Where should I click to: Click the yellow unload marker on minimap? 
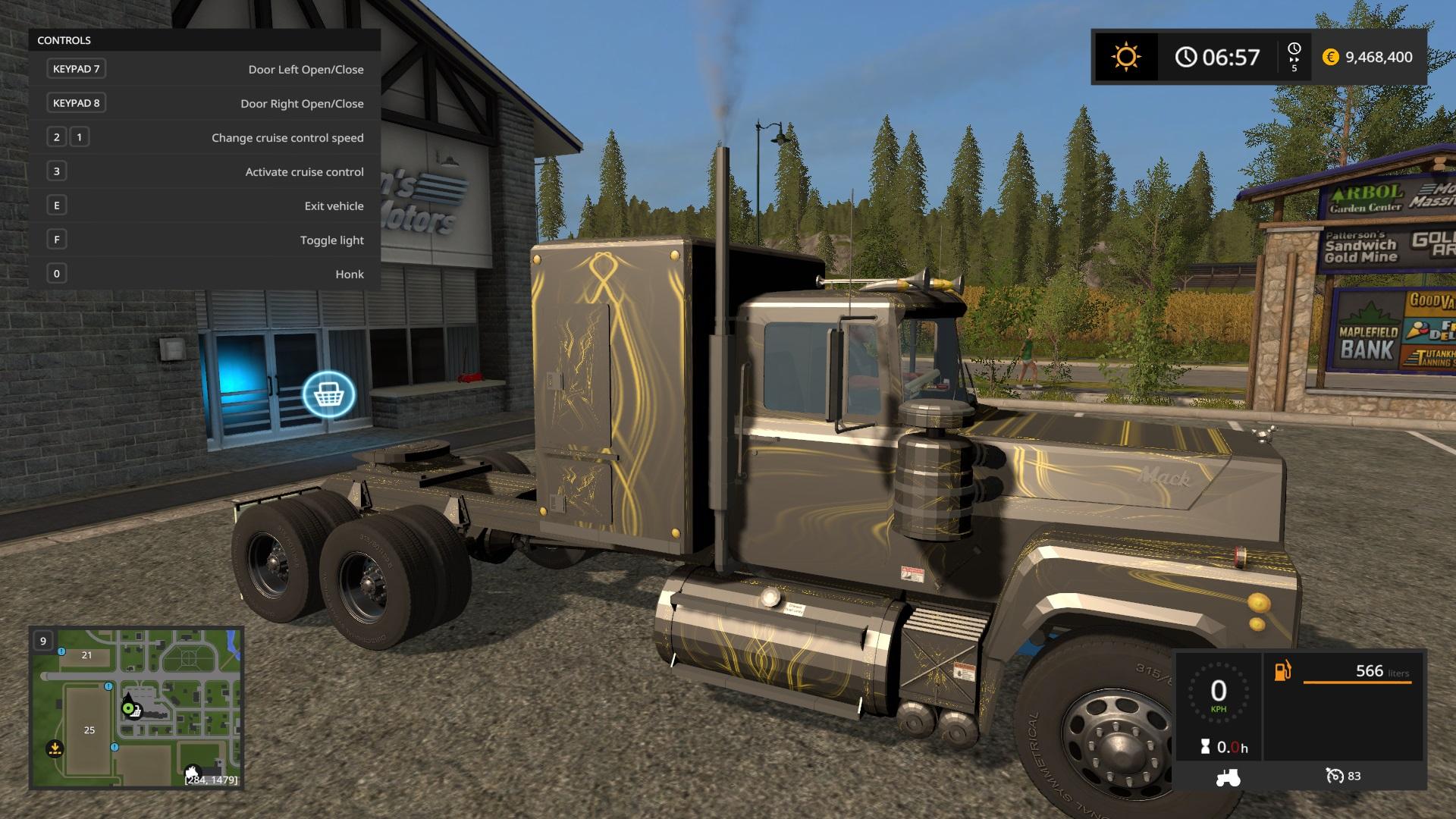click(55, 748)
